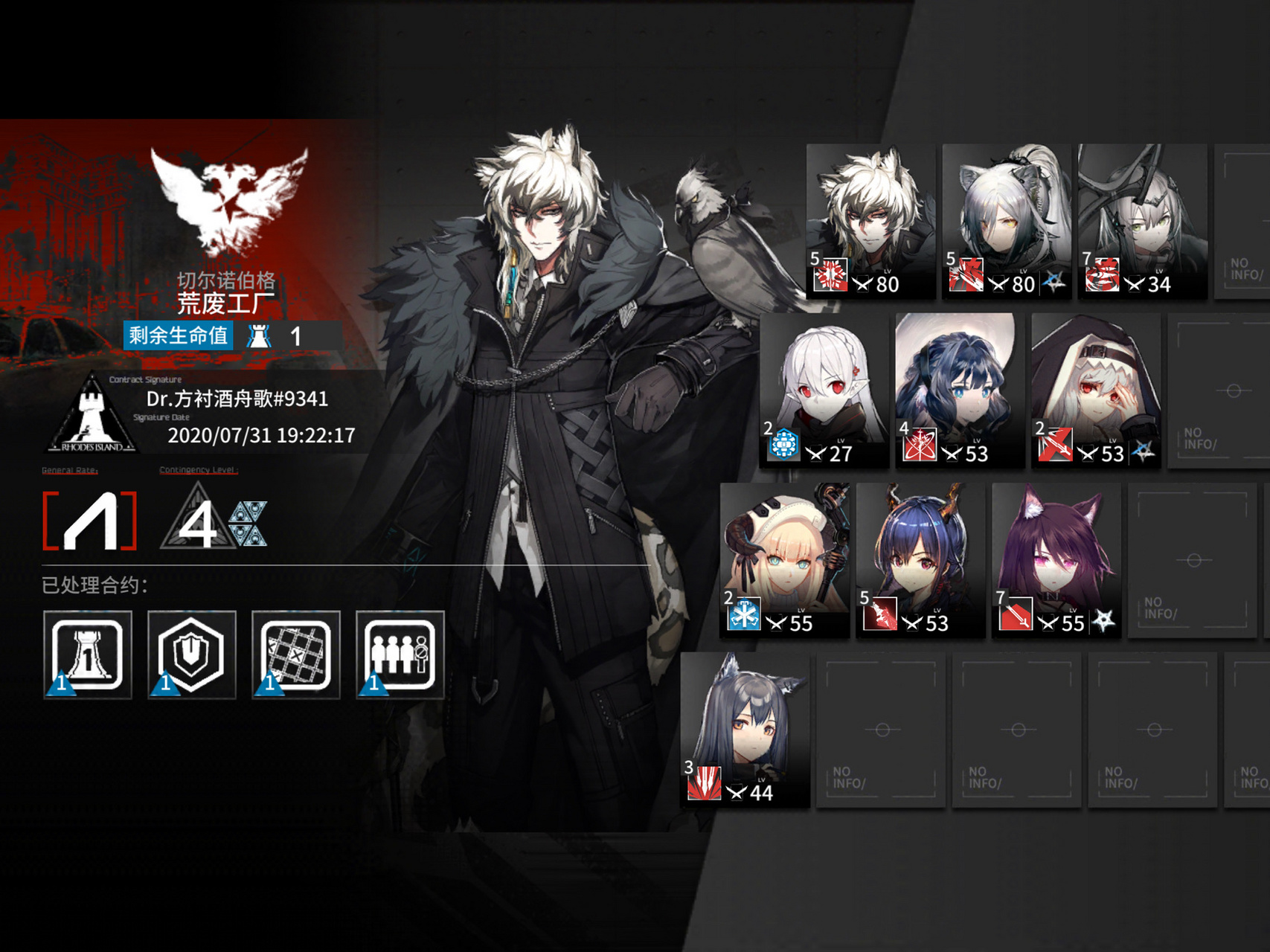Image resolution: width=1270 pixels, height=952 pixels.
Task: Inspect the crossed-out grid contract icon
Action: pyautogui.click(x=296, y=654)
